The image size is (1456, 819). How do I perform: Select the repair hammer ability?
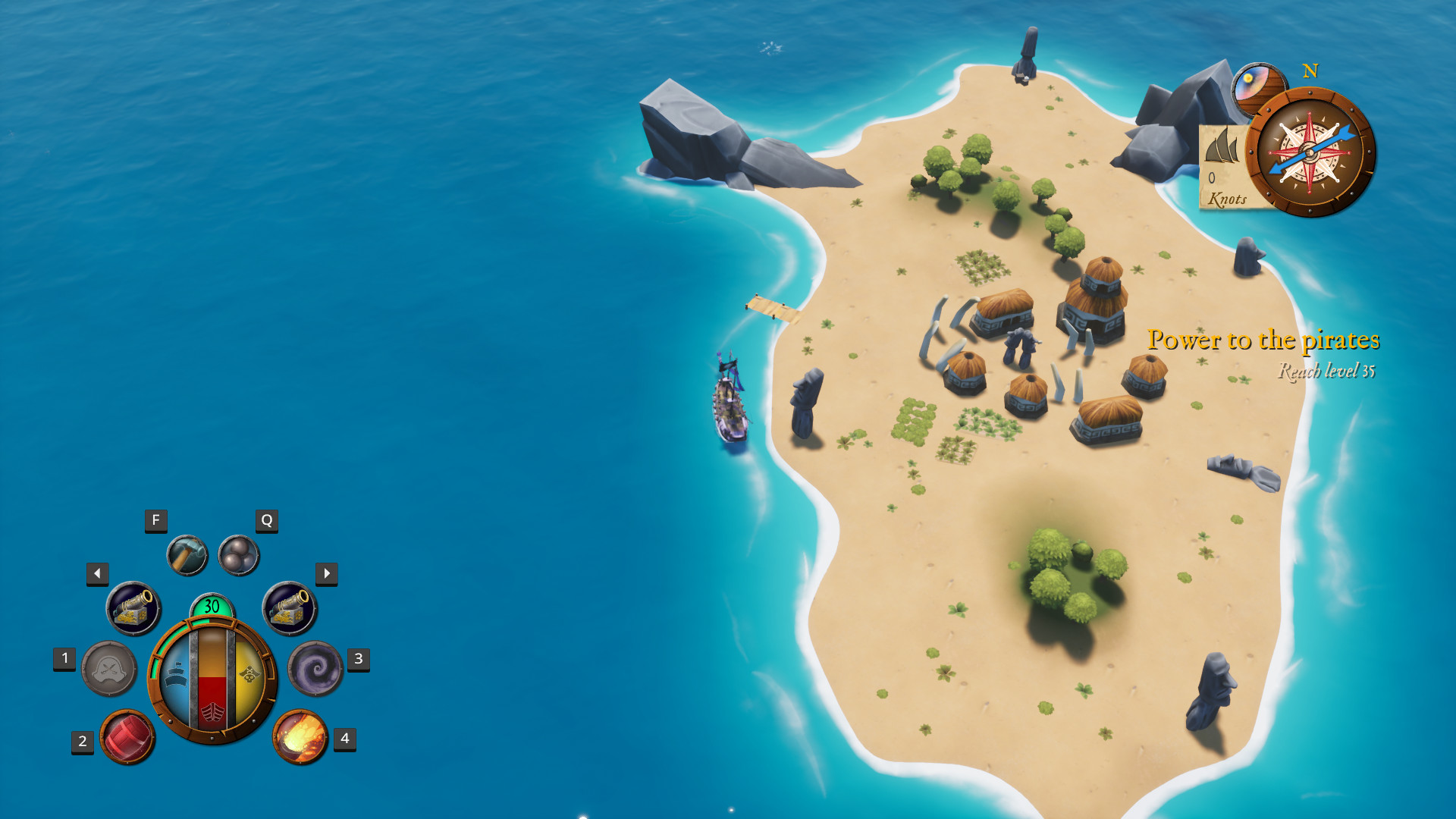click(187, 554)
